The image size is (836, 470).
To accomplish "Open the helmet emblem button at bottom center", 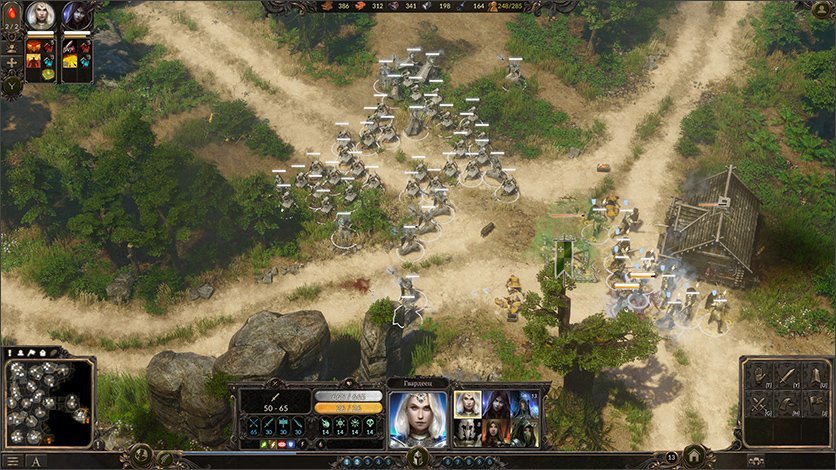I will pyautogui.click(x=418, y=457).
